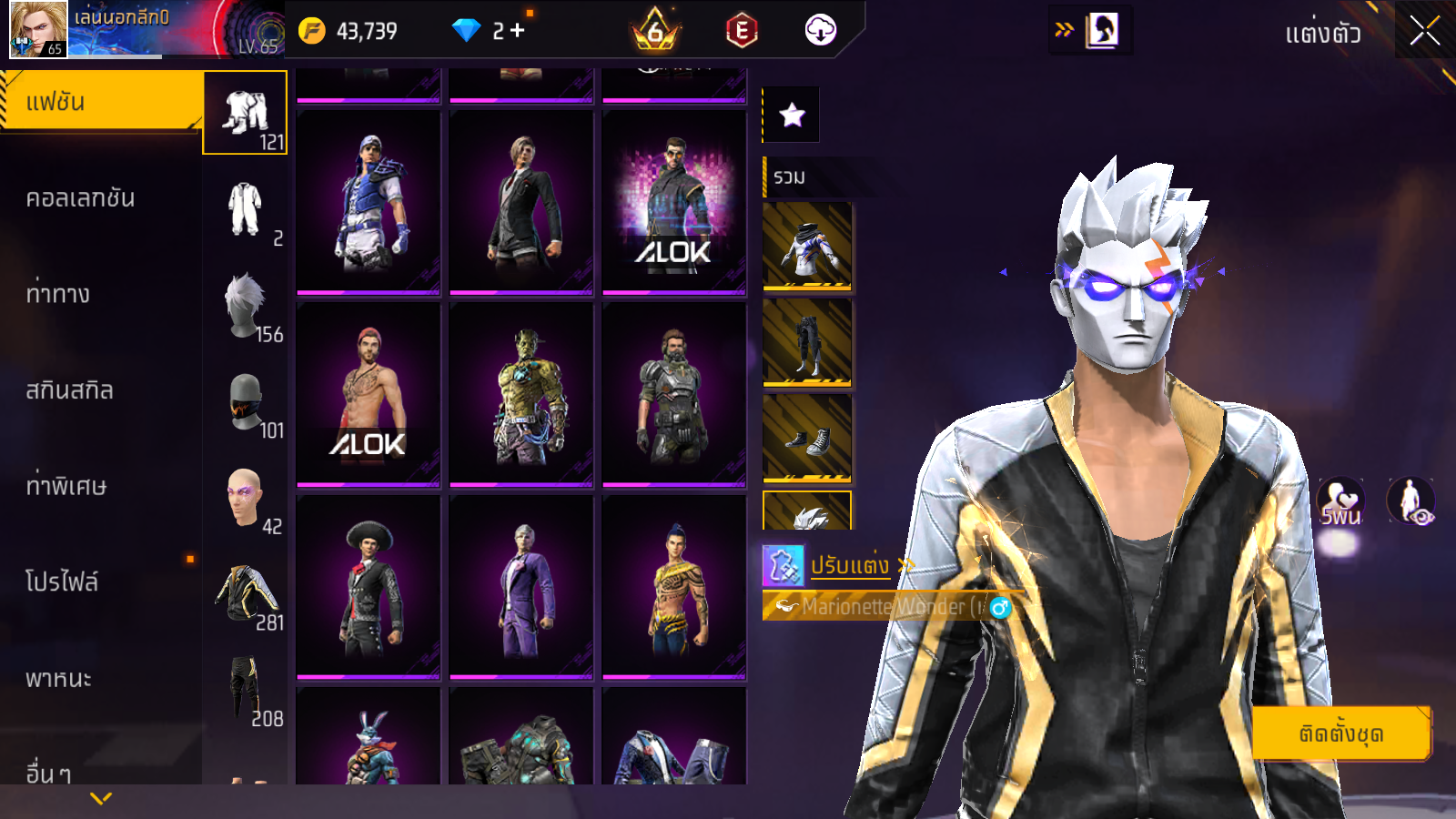Select the hair category showing 156
This screenshot has height=819, width=1456.
(x=246, y=307)
